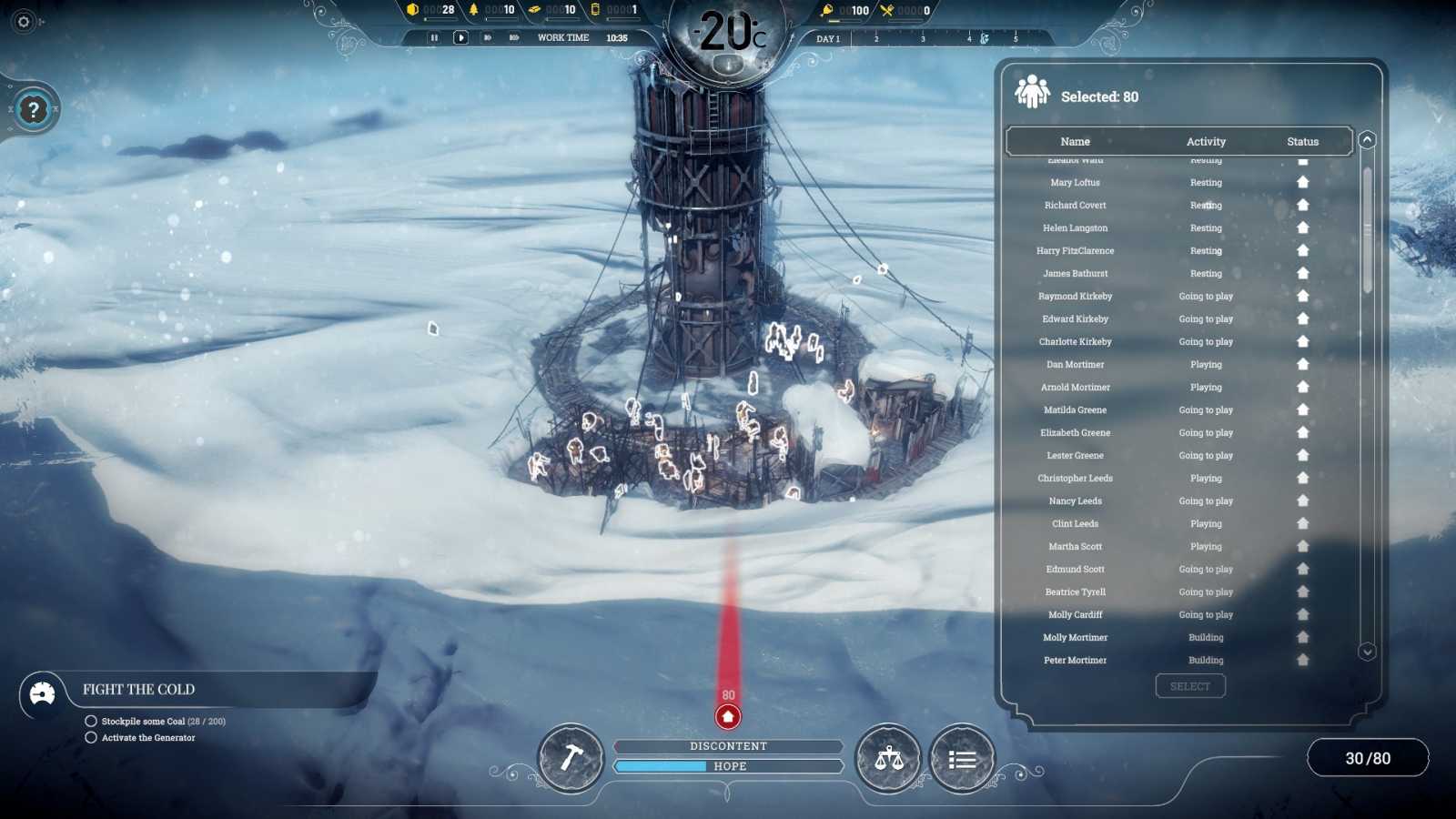The width and height of the screenshot is (1456, 819).
Task: Choose Christopher Leeds from the citizen list
Action: pyautogui.click(x=1075, y=478)
